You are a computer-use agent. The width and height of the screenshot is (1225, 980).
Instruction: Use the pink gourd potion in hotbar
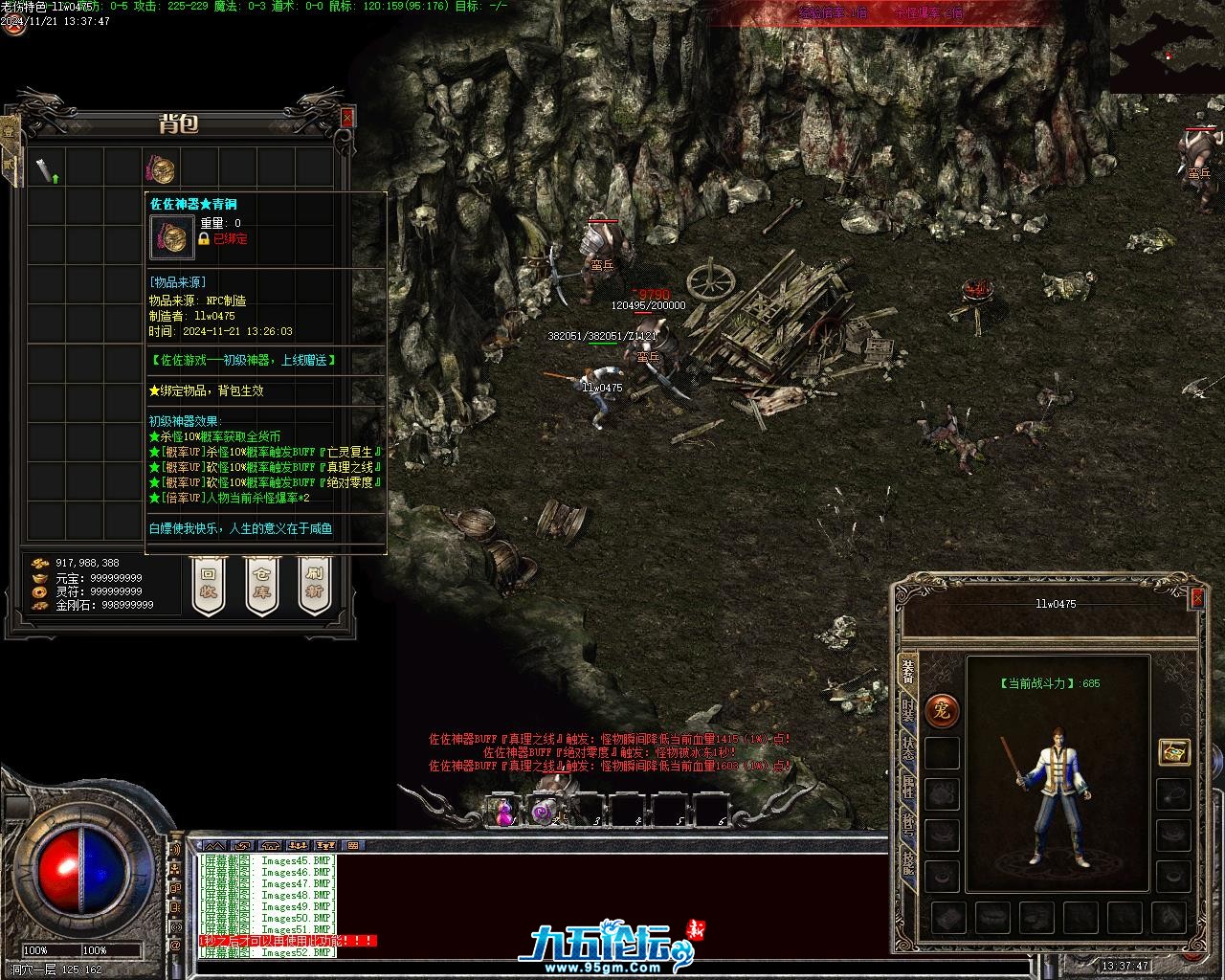pyautogui.click(x=504, y=812)
